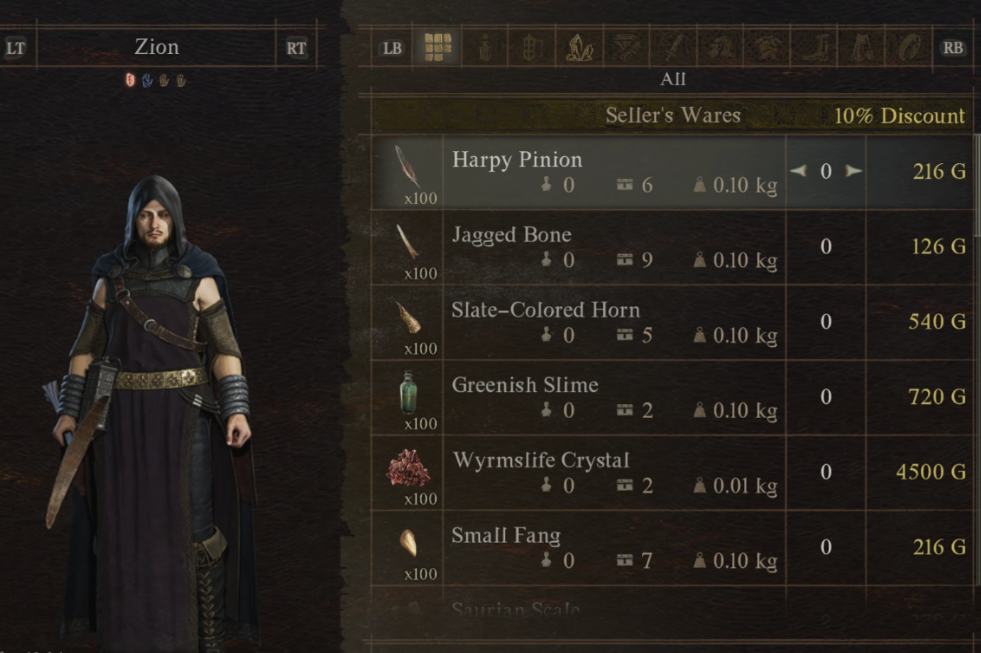Viewport: 981px width, 653px height.
Task: Click the Wyrmslife Crystal red icon
Action: [408, 467]
